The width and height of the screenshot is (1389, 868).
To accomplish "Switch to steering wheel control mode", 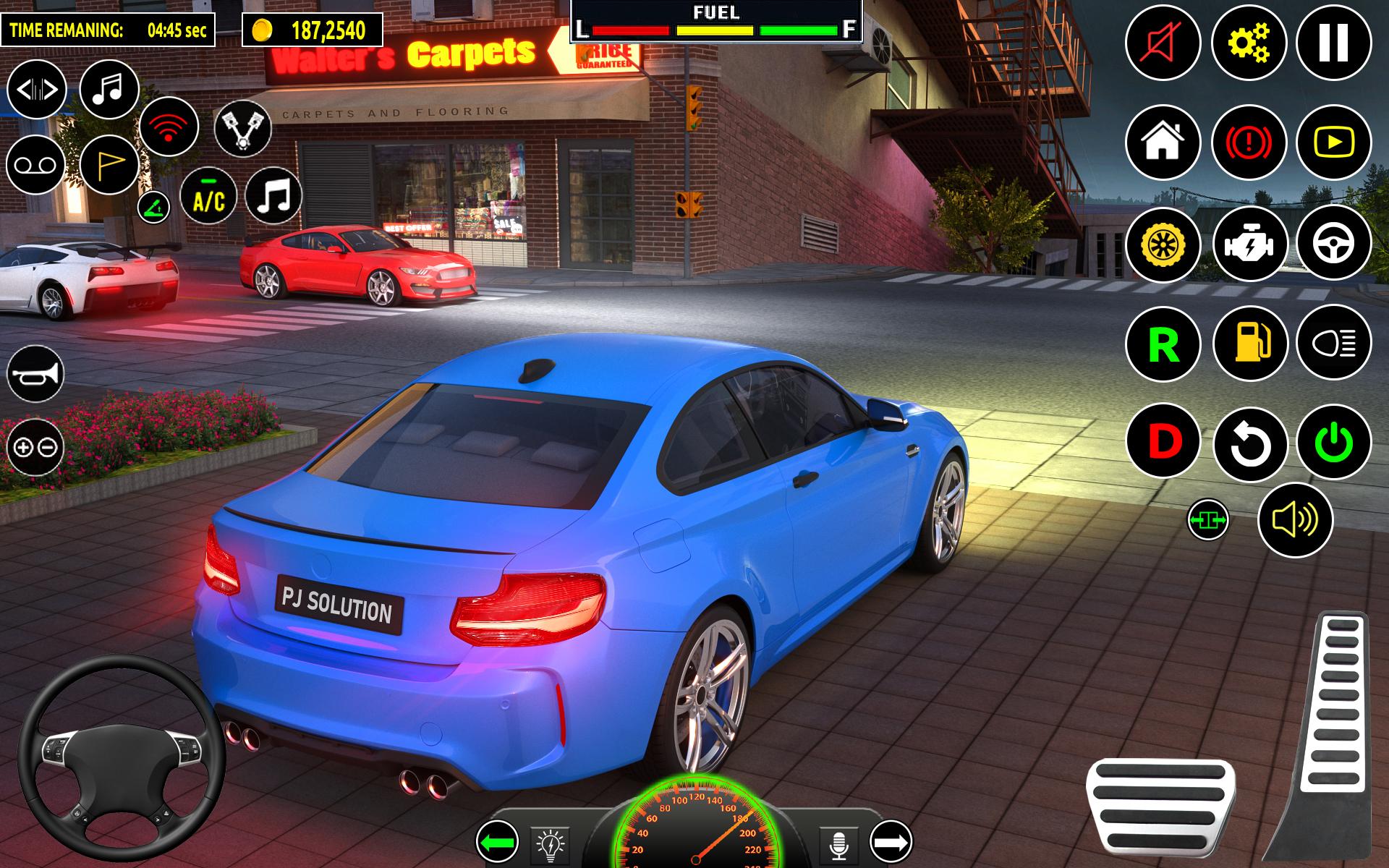I will point(1333,244).
